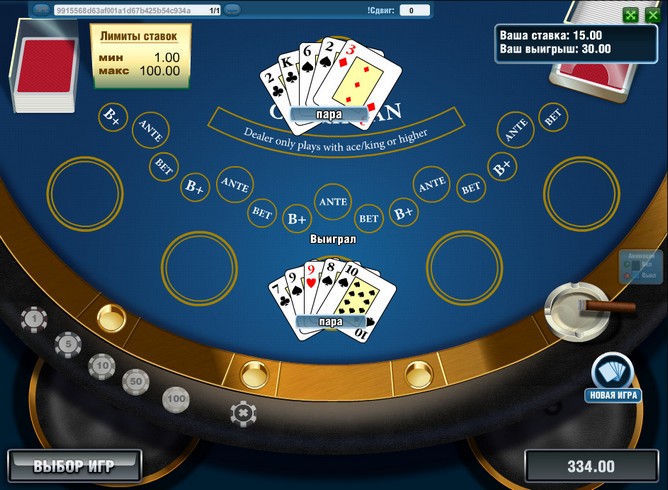Pick the 10 value chip

[x=101, y=367]
